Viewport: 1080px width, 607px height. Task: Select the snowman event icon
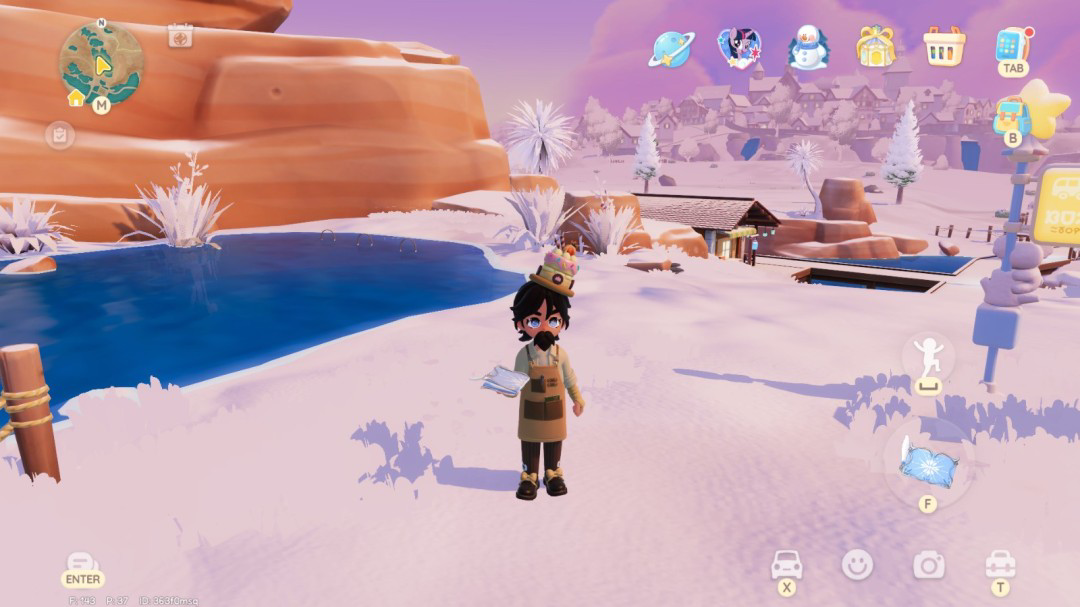(x=808, y=48)
